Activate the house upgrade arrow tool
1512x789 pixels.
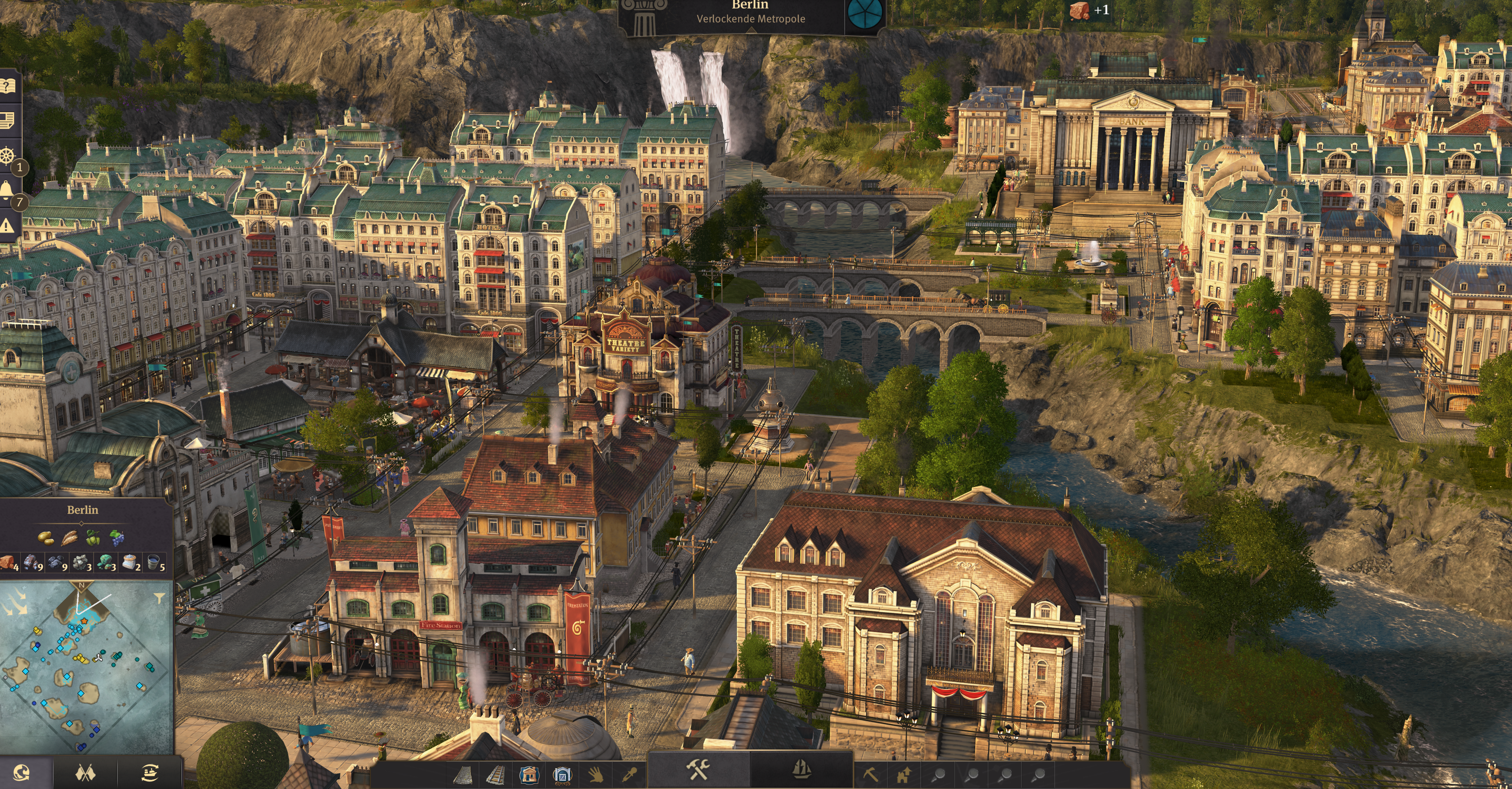tap(904, 774)
